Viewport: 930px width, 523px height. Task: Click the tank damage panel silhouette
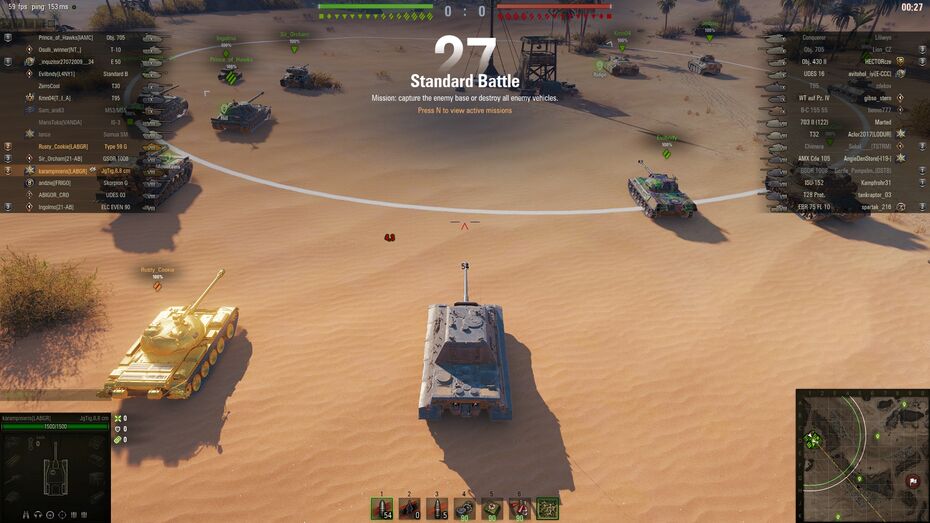53,468
